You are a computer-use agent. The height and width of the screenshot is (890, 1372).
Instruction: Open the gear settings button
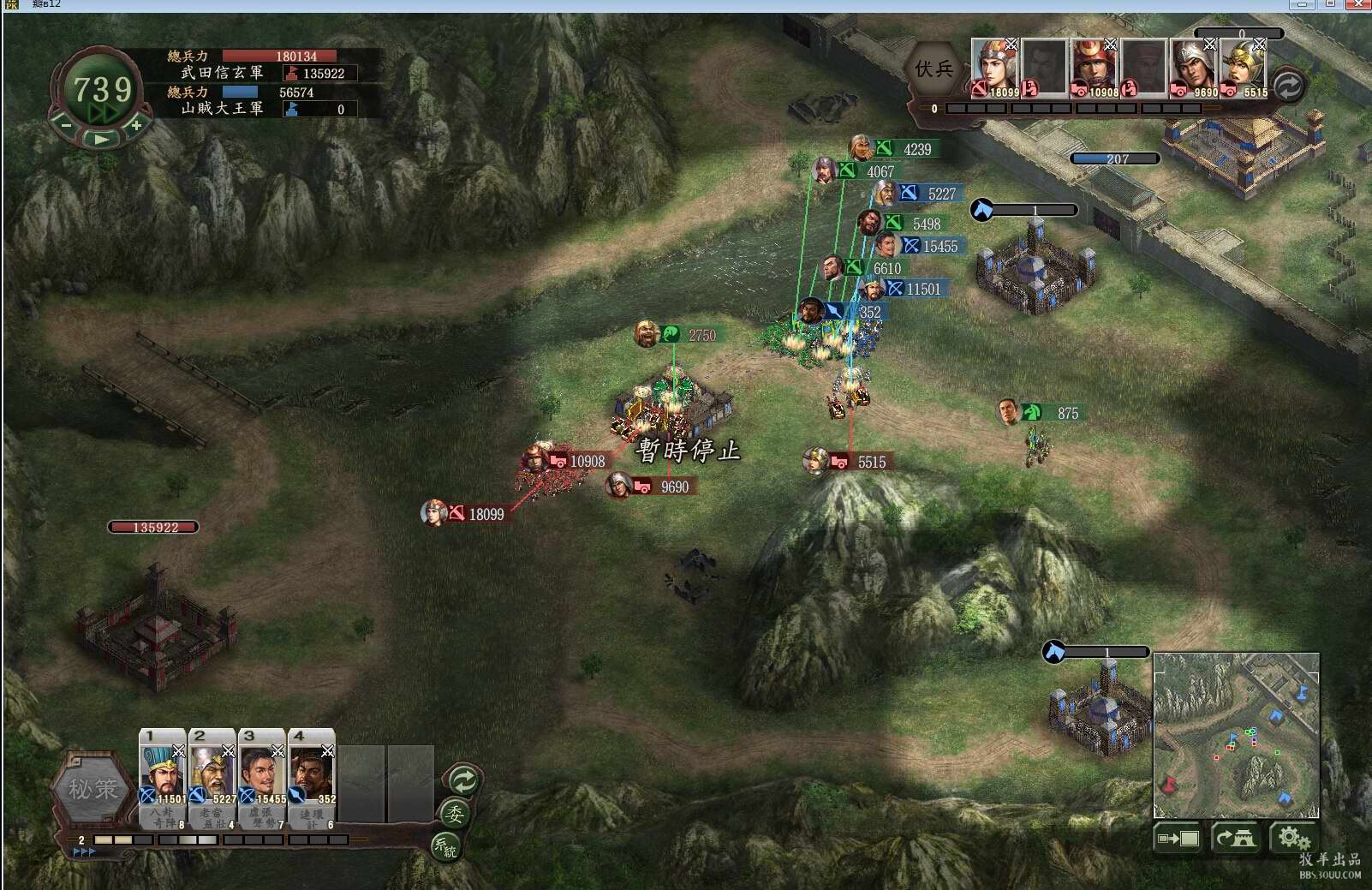(x=1292, y=837)
